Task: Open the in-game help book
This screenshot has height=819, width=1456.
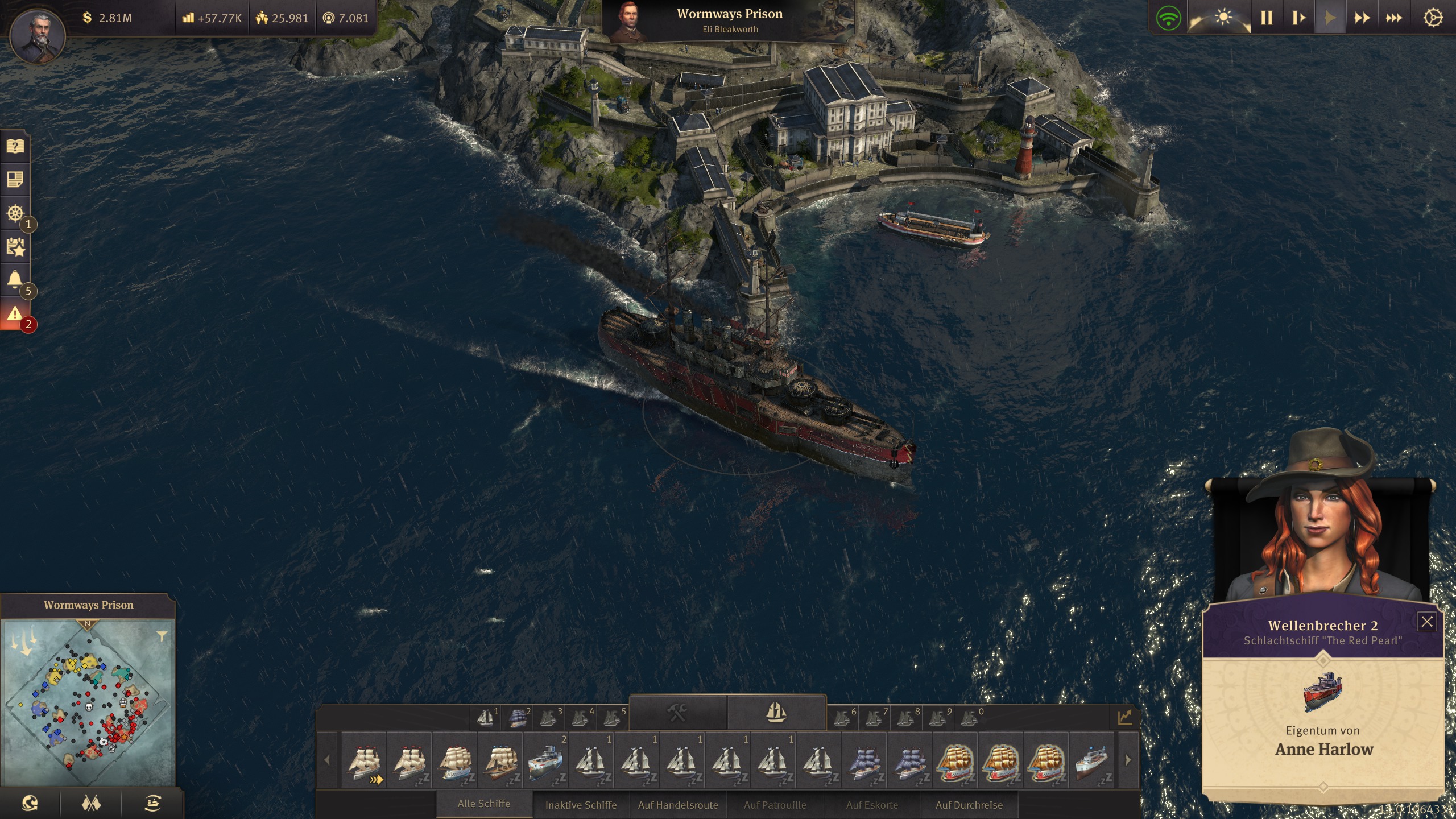Action: pos(15,147)
